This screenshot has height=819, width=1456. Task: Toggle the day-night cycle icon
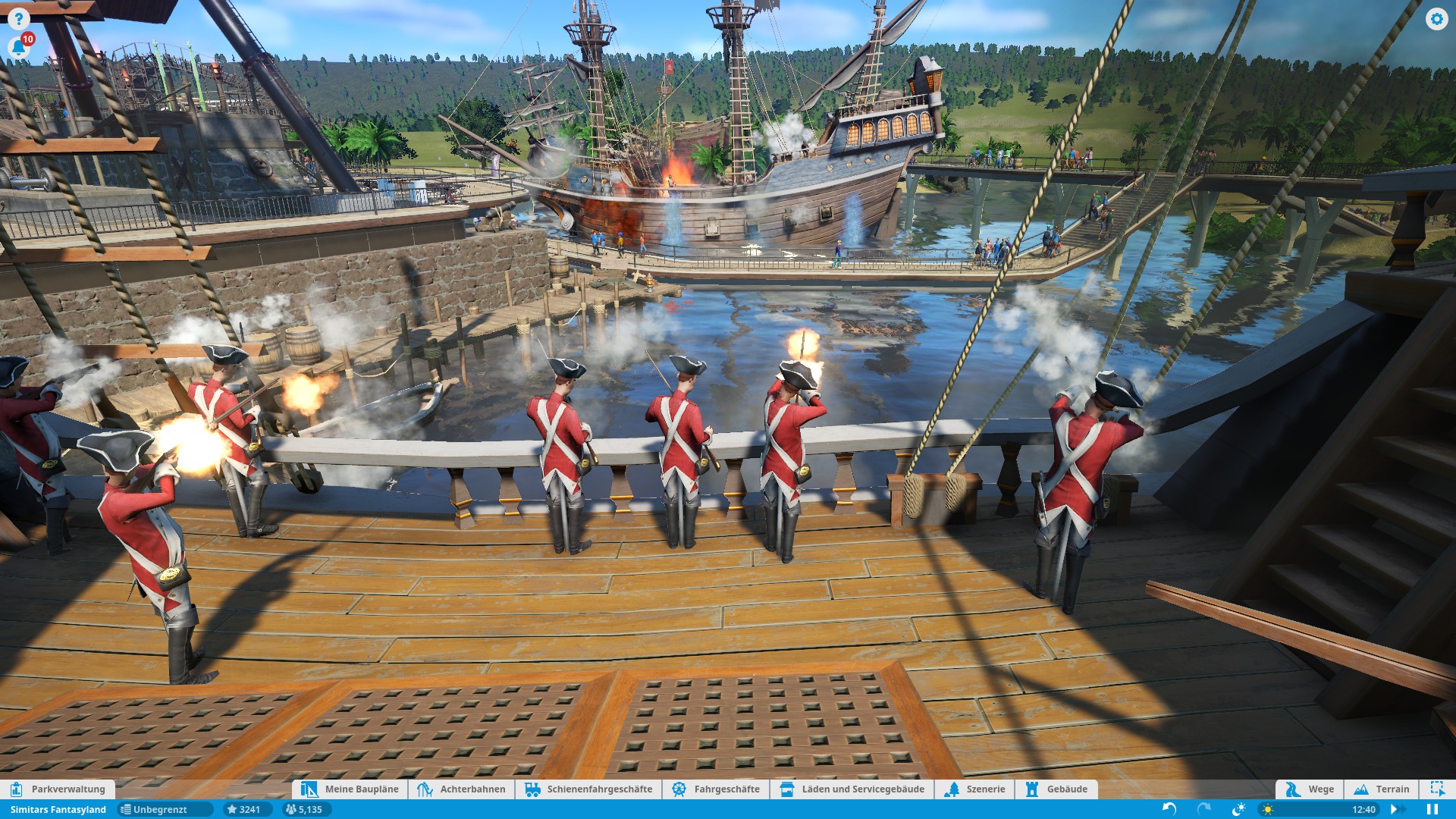1238,810
